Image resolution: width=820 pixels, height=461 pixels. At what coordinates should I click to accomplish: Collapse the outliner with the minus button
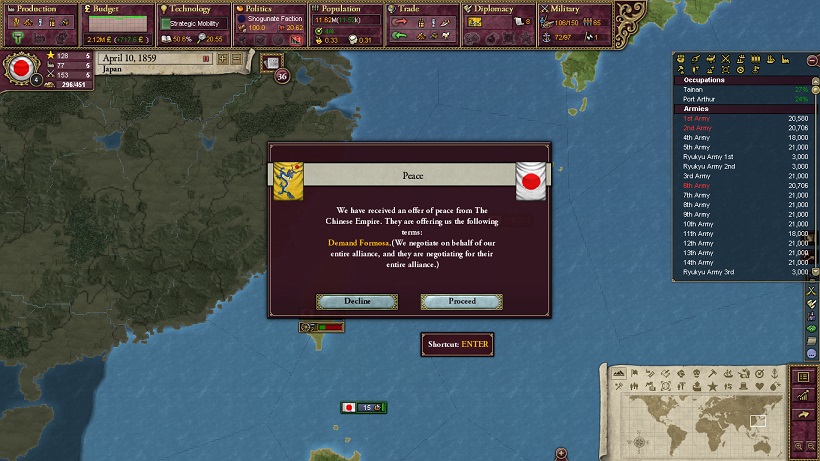click(x=811, y=60)
